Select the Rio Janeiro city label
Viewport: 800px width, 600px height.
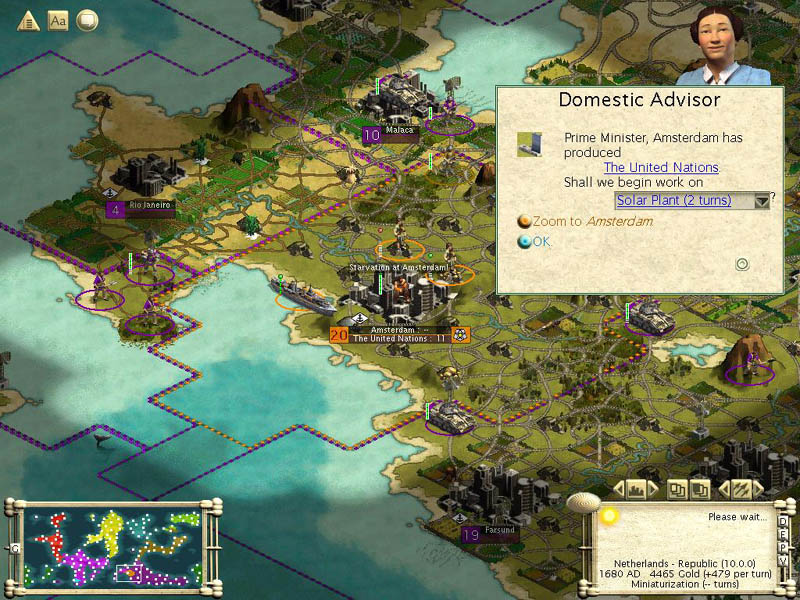pyautogui.click(x=150, y=205)
